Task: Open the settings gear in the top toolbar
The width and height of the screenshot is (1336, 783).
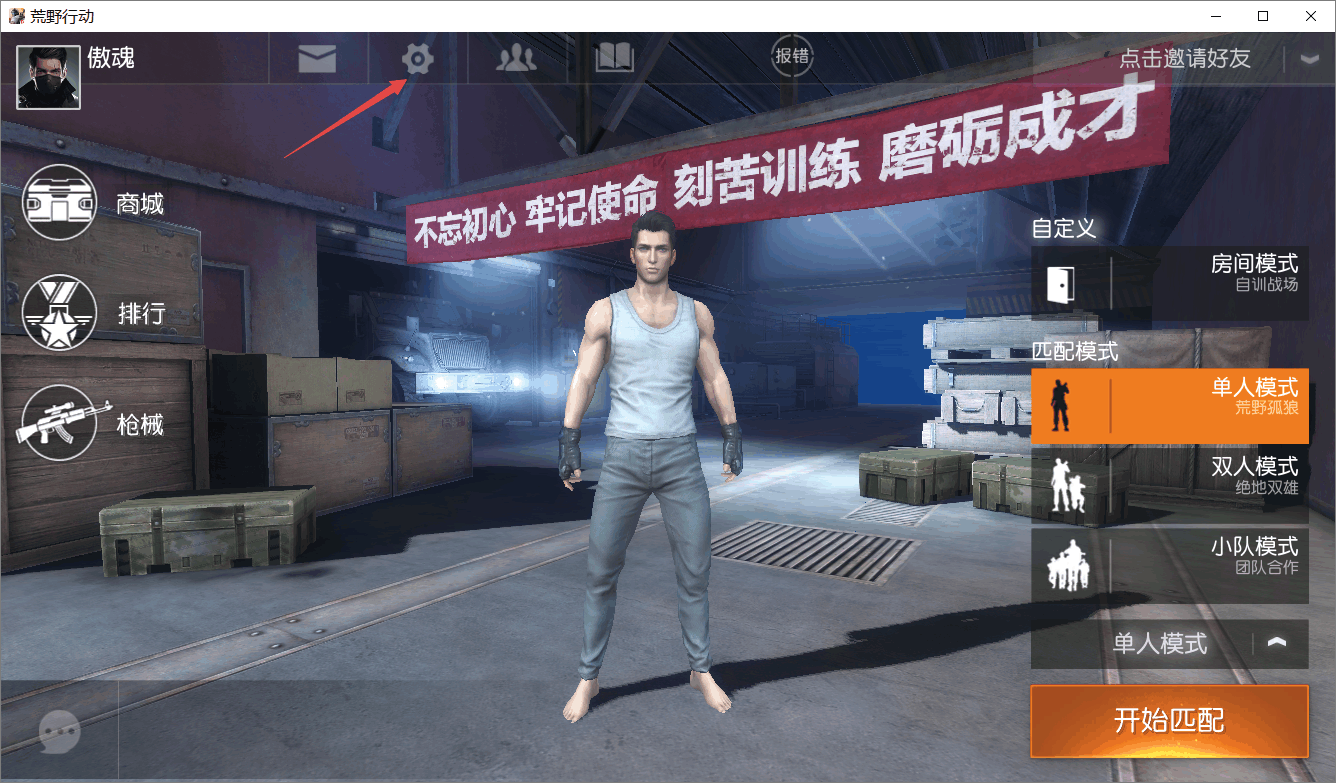Action: 417,58
